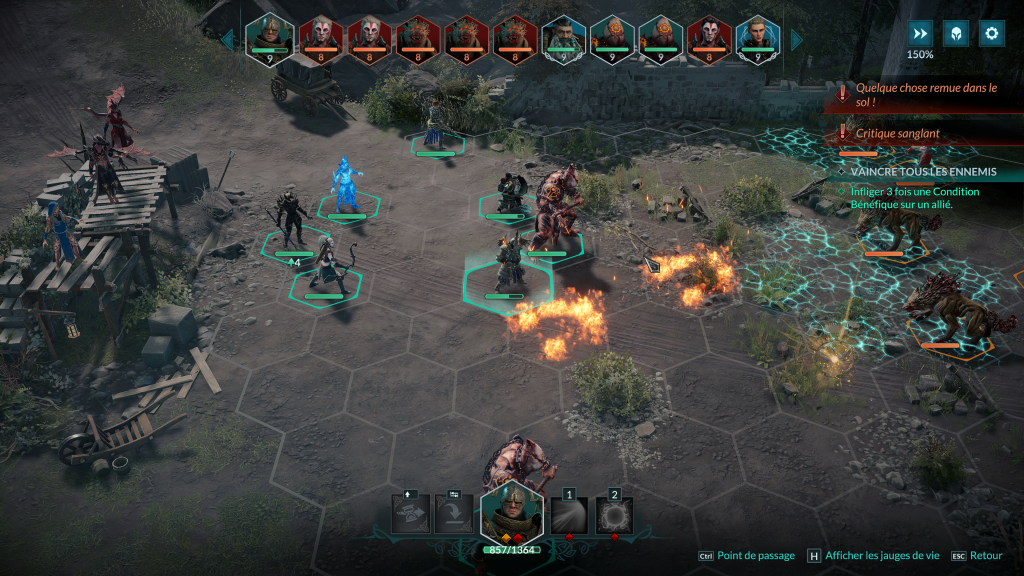The width and height of the screenshot is (1024, 576).
Task: Select the bearded hero portrait in turn order
Action: 563,37
